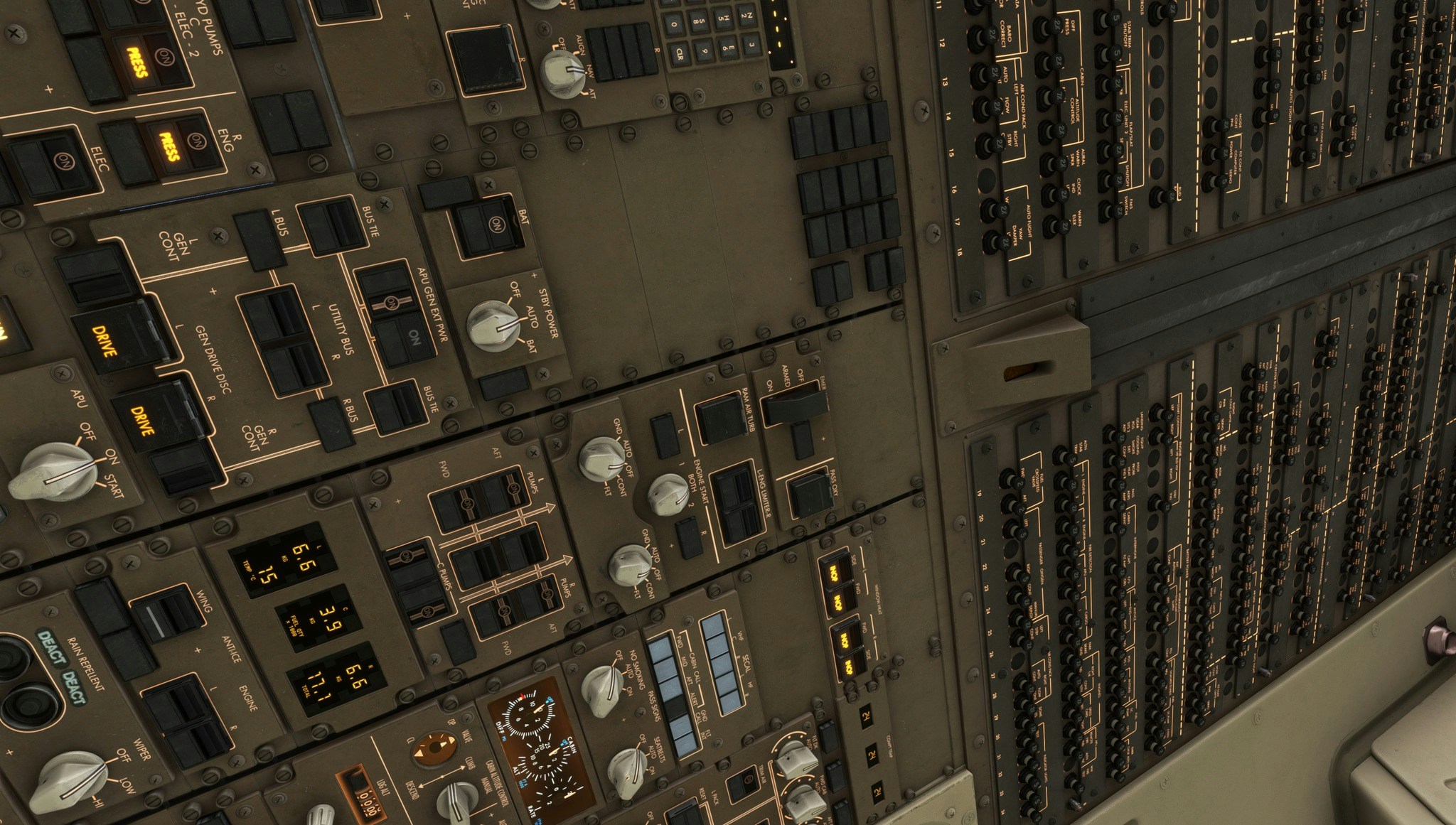Turn the SEATBELTS selector knob
This screenshot has height=825, width=1456.
click(x=627, y=772)
